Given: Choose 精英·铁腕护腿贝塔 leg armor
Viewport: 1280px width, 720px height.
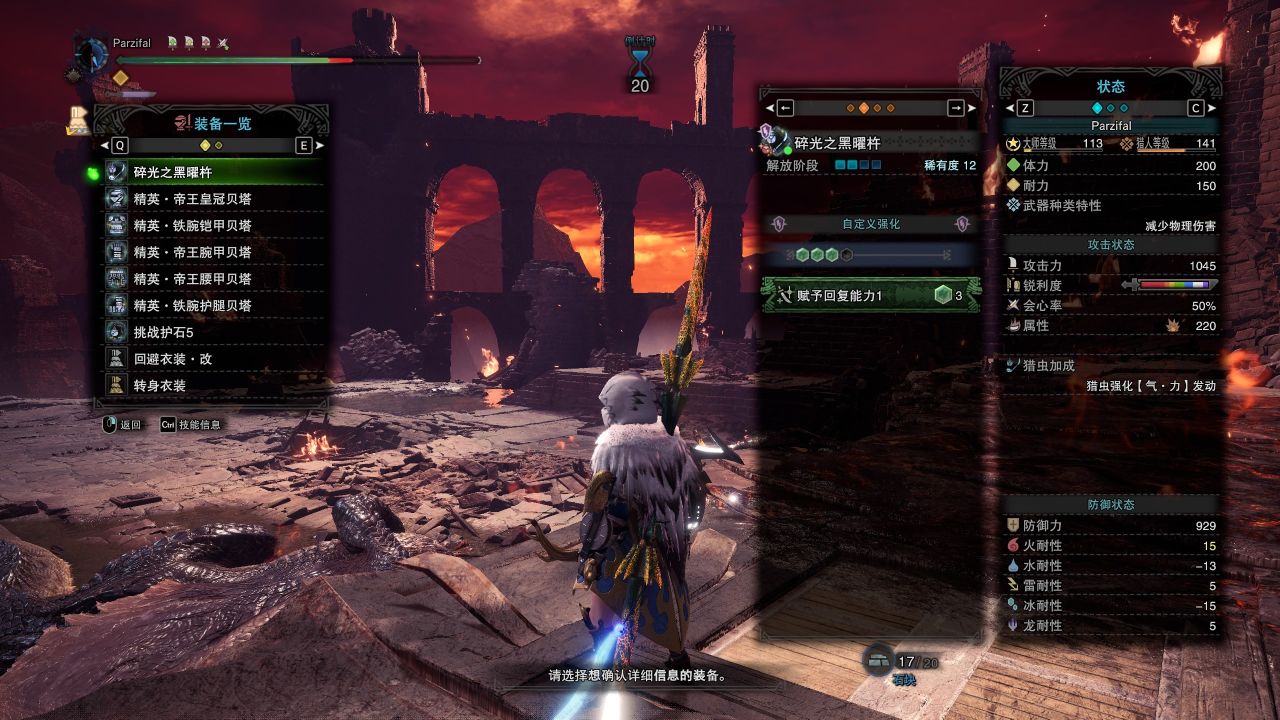Looking at the screenshot, I should pos(214,305).
